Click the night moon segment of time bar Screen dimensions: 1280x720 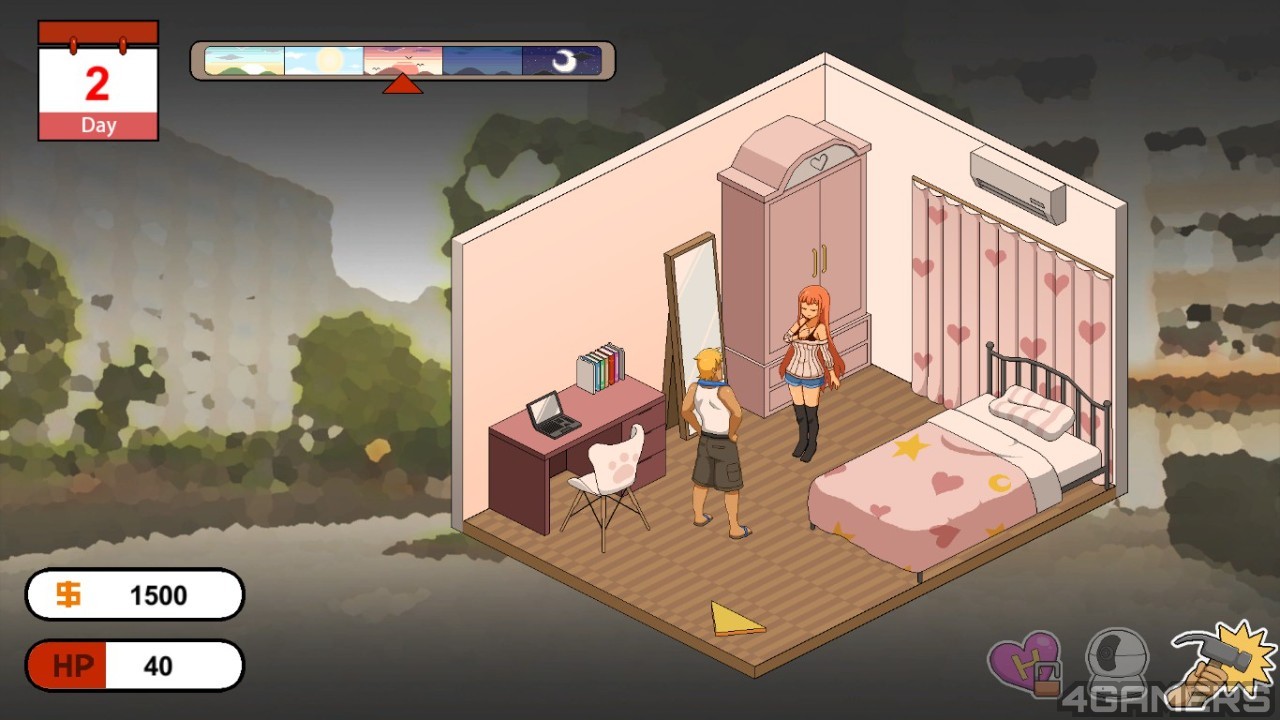[x=563, y=61]
